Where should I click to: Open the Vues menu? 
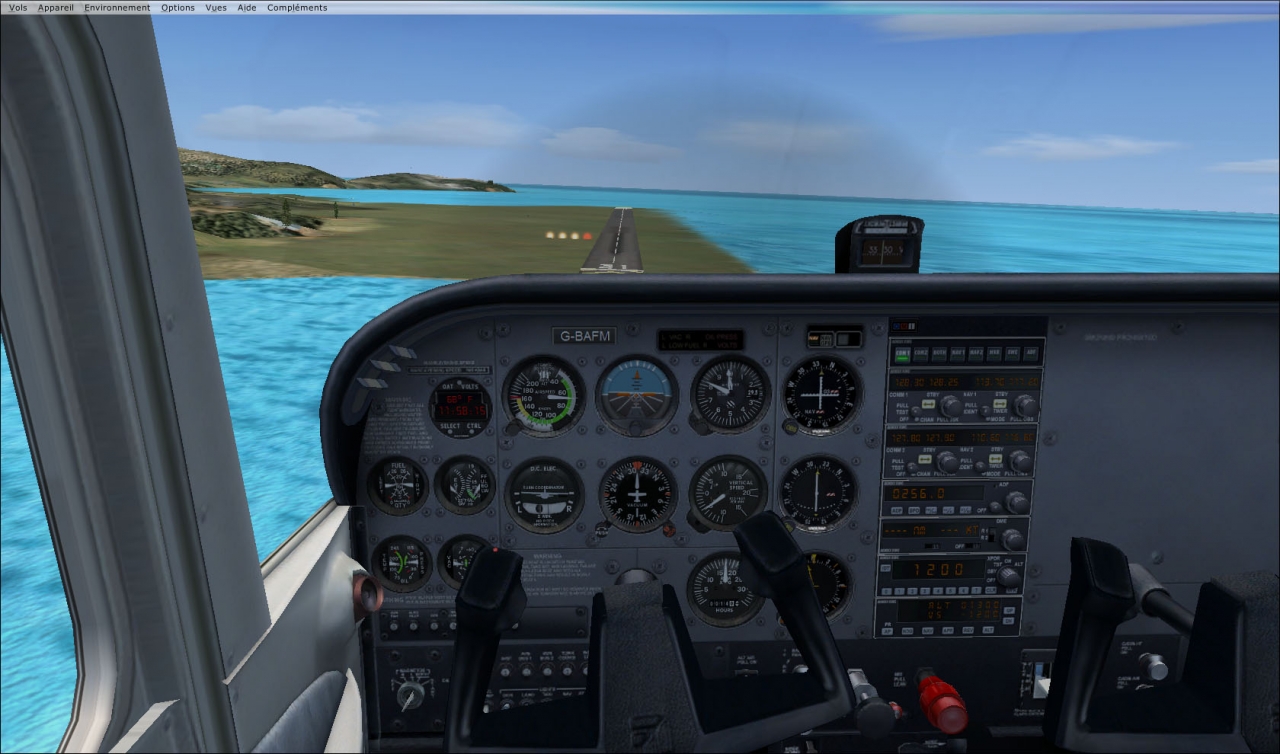[x=216, y=7]
